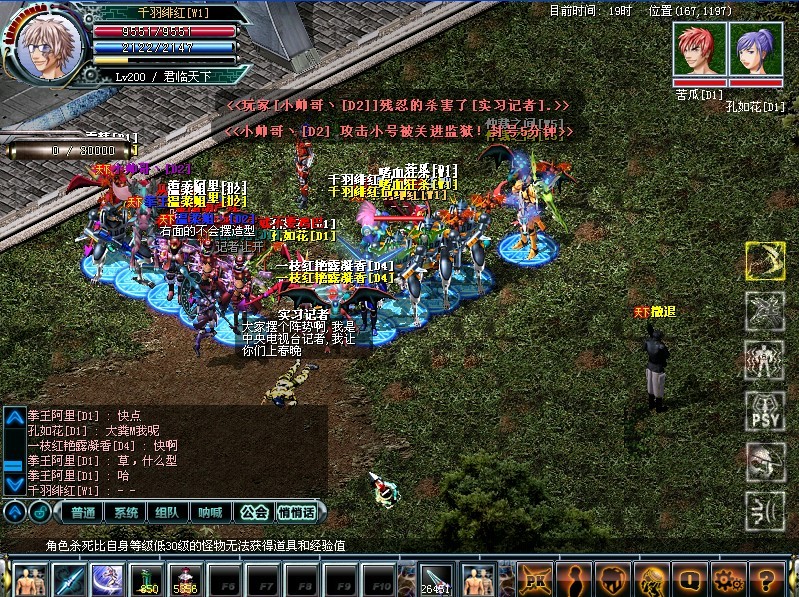
Task: Activate the highlighted yellow slash skill icon
Action: (x=764, y=261)
